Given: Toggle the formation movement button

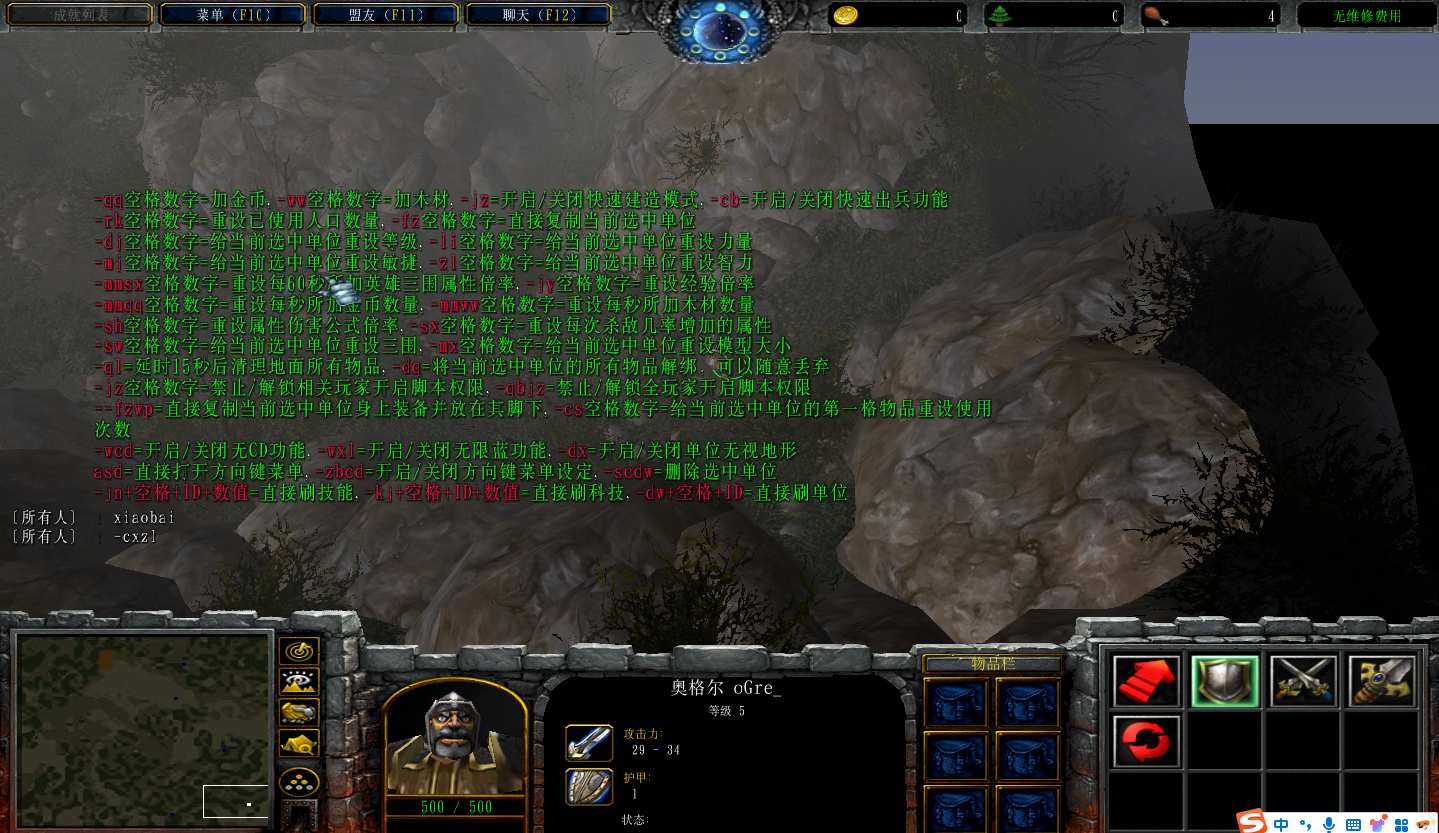Looking at the screenshot, I should pyautogui.click(x=299, y=780).
